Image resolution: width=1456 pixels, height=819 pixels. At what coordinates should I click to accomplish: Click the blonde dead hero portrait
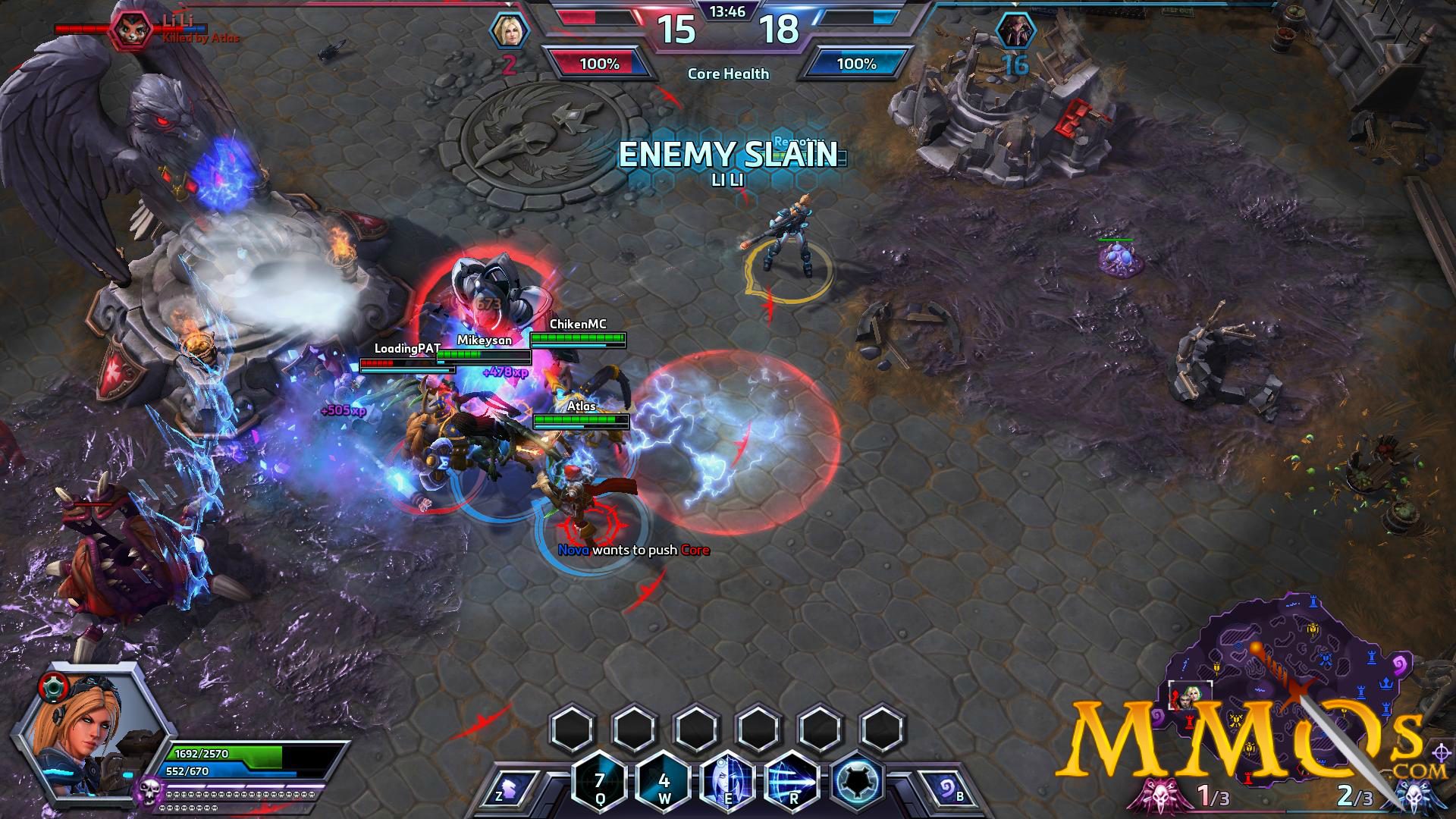pyautogui.click(x=507, y=30)
